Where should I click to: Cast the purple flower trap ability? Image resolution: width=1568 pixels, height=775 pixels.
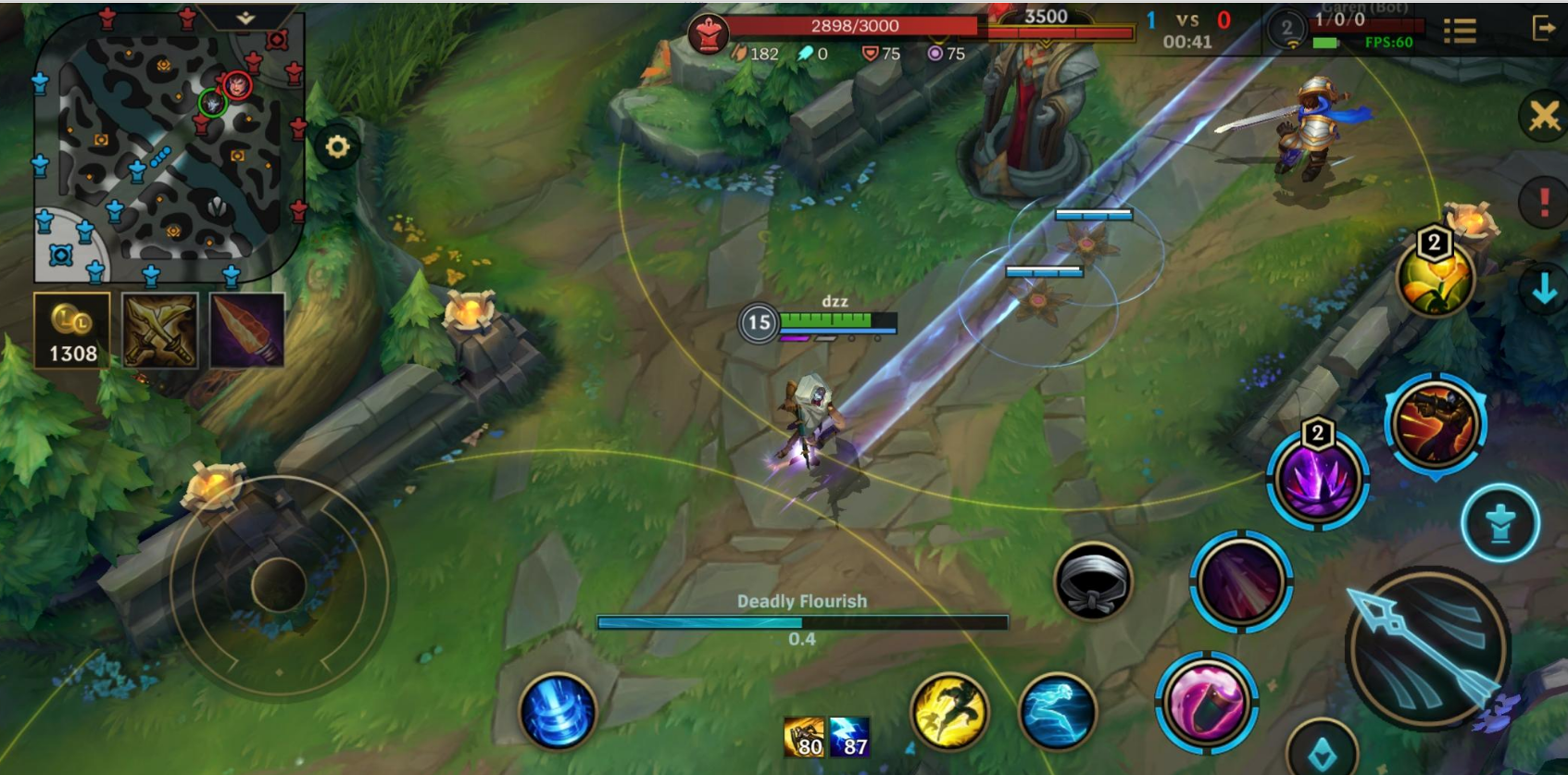1316,480
